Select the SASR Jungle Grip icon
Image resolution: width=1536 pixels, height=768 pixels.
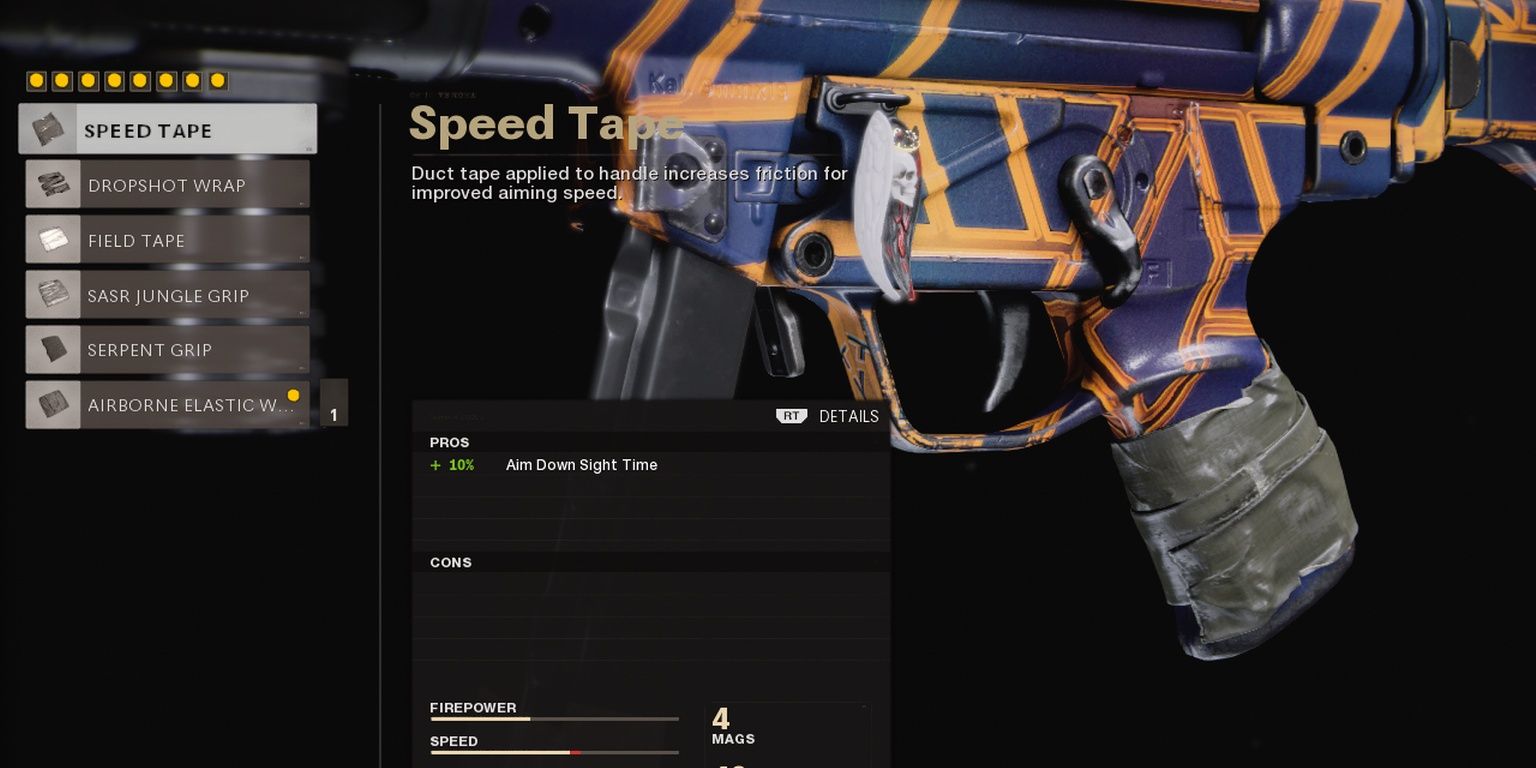pyautogui.click(x=52, y=294)
